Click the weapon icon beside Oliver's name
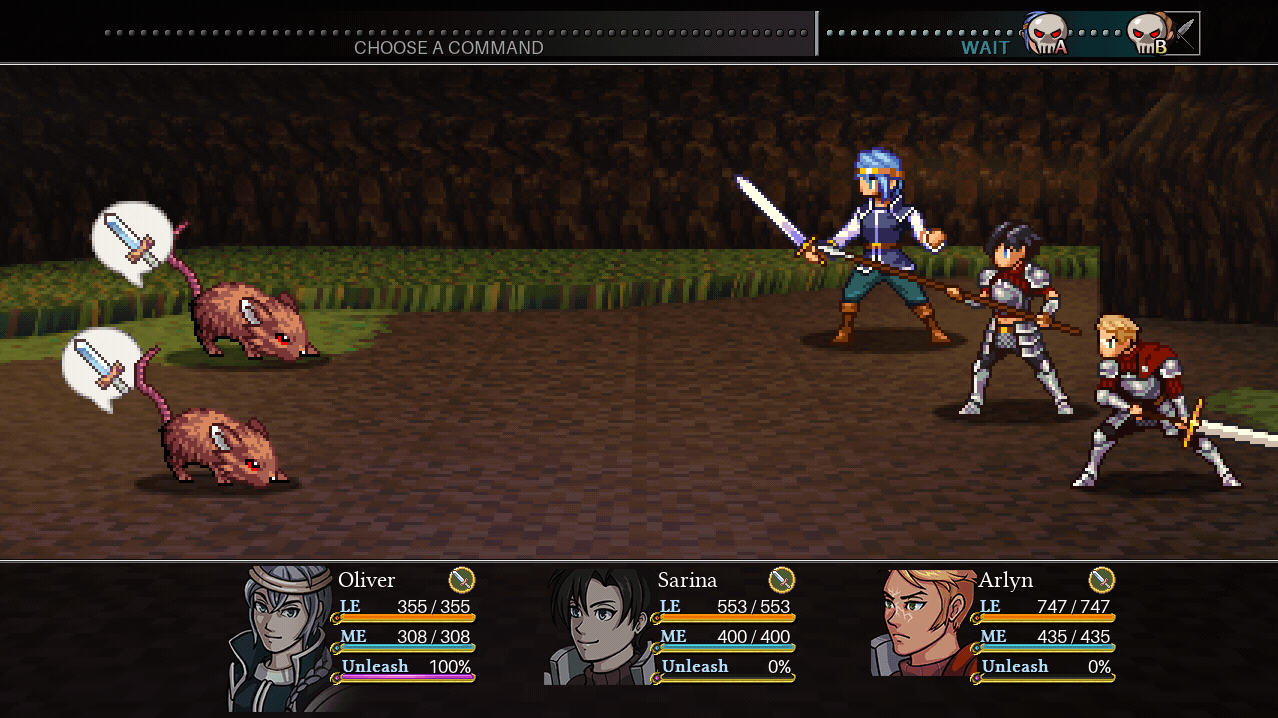 point(461,579)
